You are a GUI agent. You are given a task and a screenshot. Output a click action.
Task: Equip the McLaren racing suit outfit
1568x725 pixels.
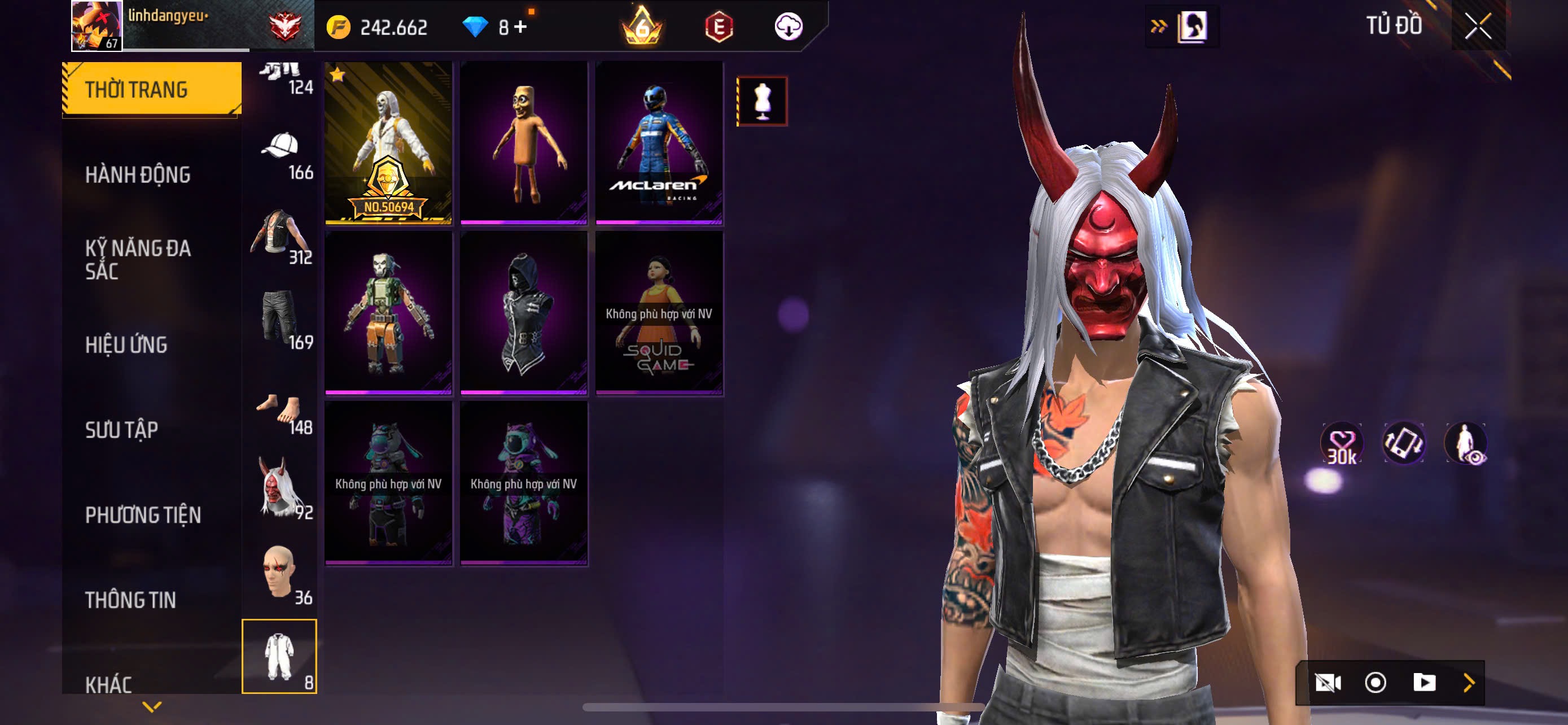(x=659, y=142)
